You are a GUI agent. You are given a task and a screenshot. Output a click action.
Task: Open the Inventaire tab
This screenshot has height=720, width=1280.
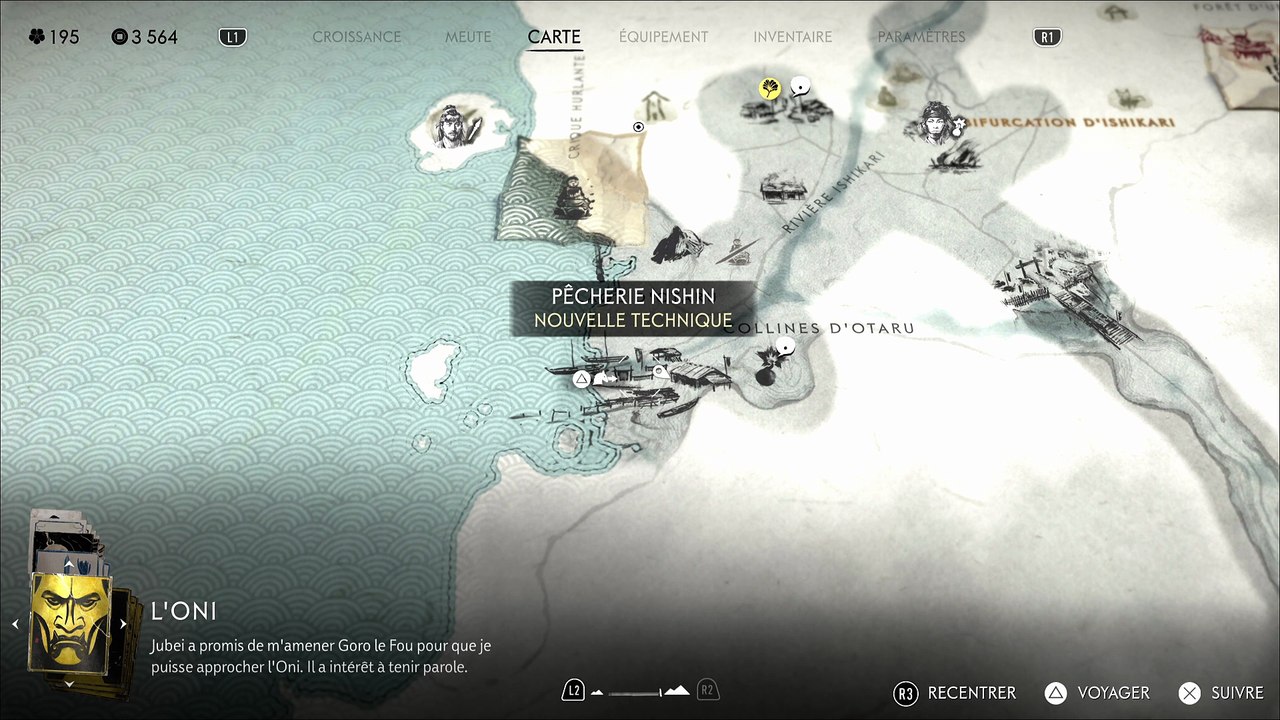click(792, 37)
